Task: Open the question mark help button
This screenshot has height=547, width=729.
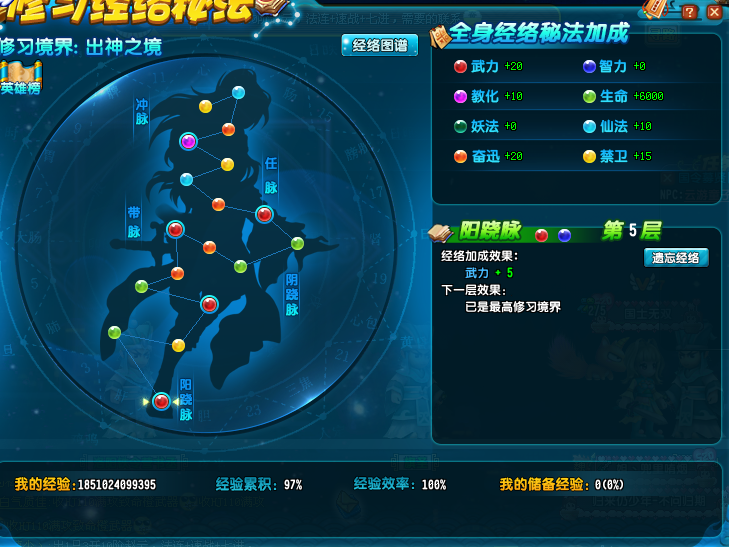Action: (x=690, y=12)
